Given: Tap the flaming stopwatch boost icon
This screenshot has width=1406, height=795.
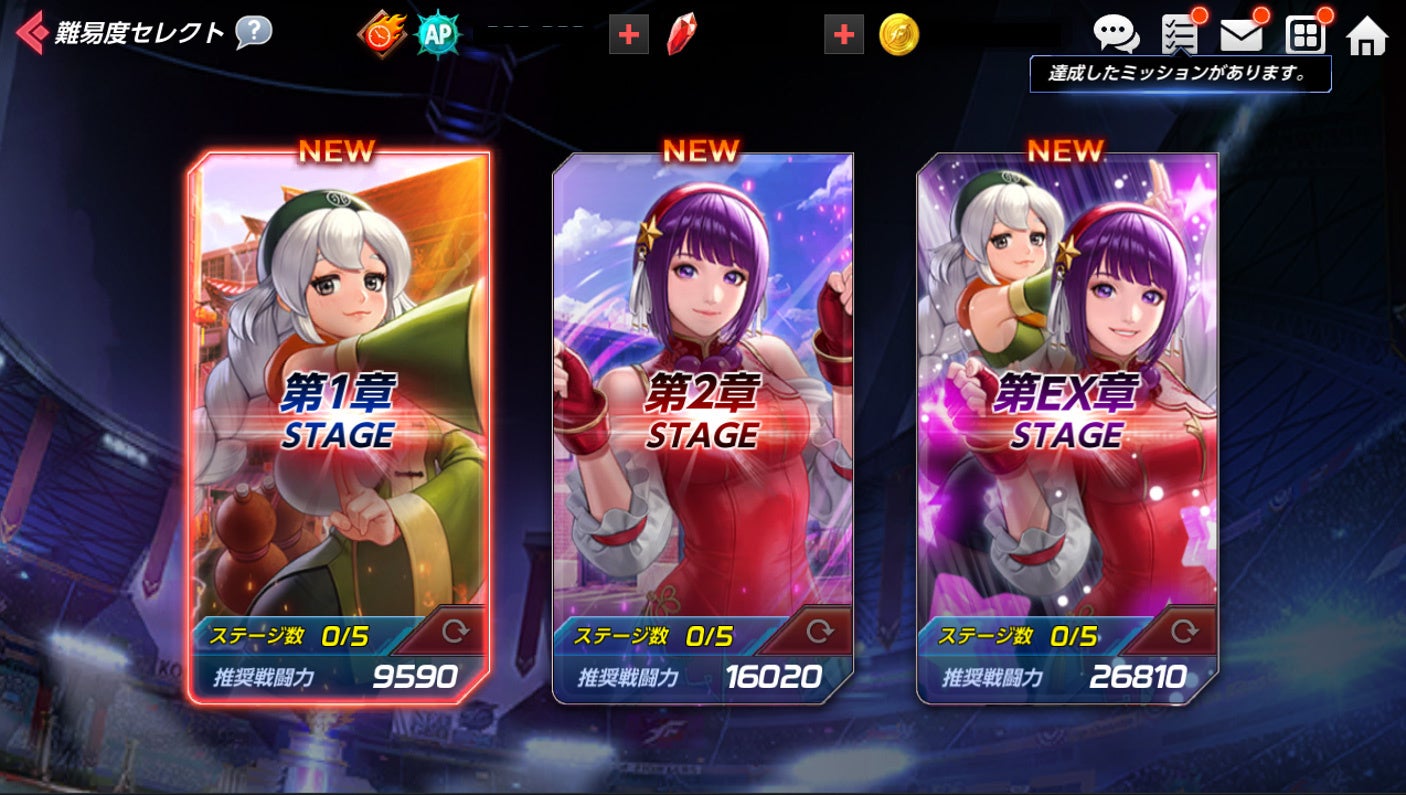Looking at the screenshot, I should (x=382, y=35).
